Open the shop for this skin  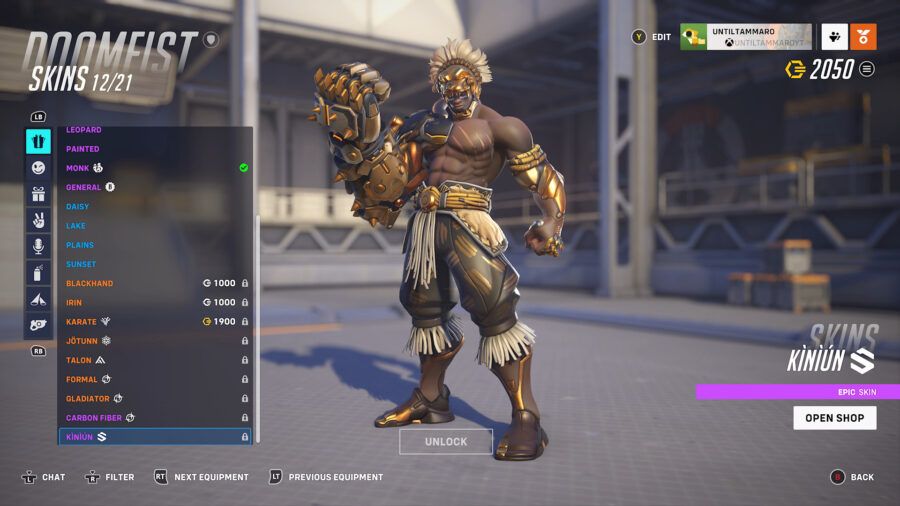[834, 418]
